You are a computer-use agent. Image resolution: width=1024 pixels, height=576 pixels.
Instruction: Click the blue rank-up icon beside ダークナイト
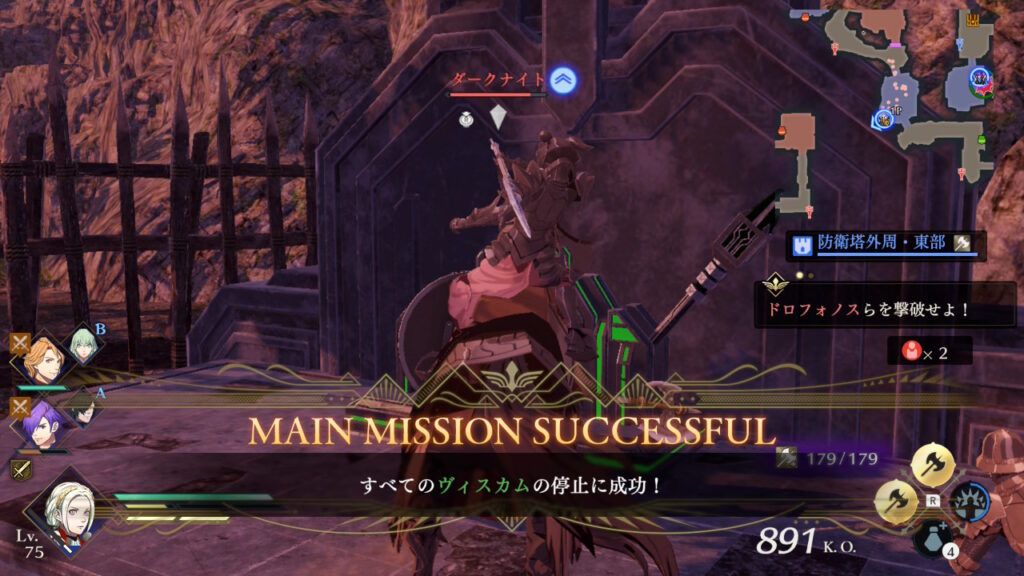click(563, 82)
